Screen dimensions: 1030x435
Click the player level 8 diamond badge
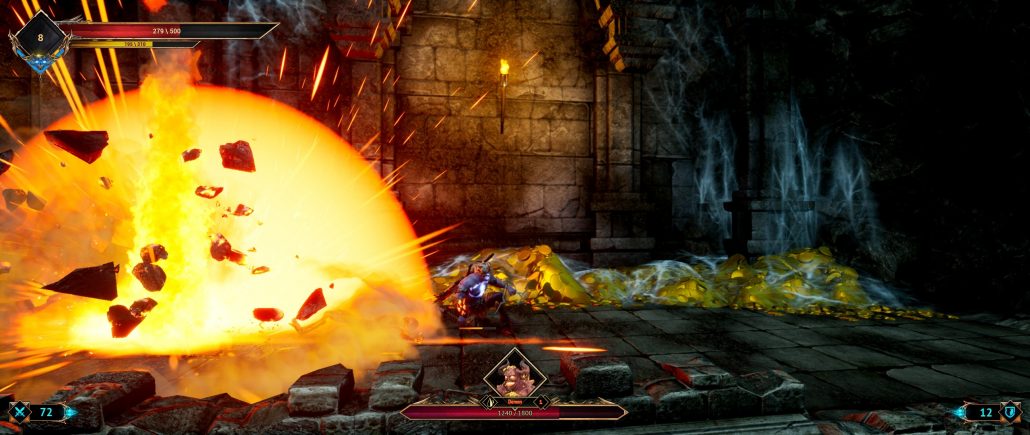coord(41,37)
